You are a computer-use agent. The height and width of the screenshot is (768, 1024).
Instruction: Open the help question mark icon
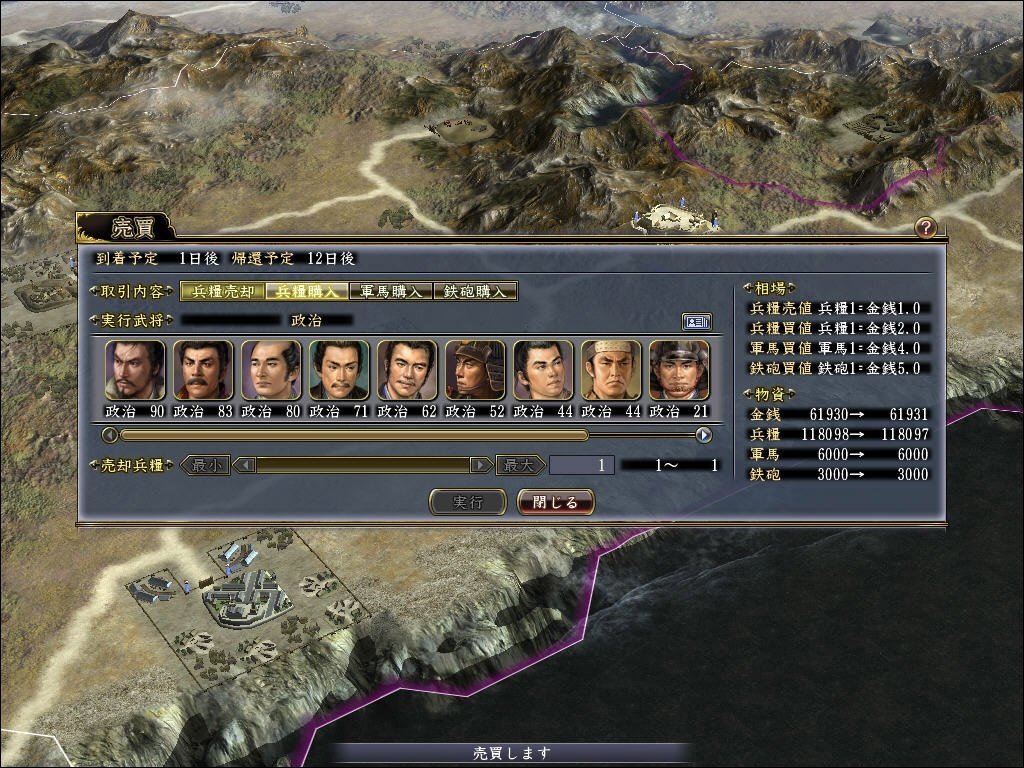[x=926, y=227]
